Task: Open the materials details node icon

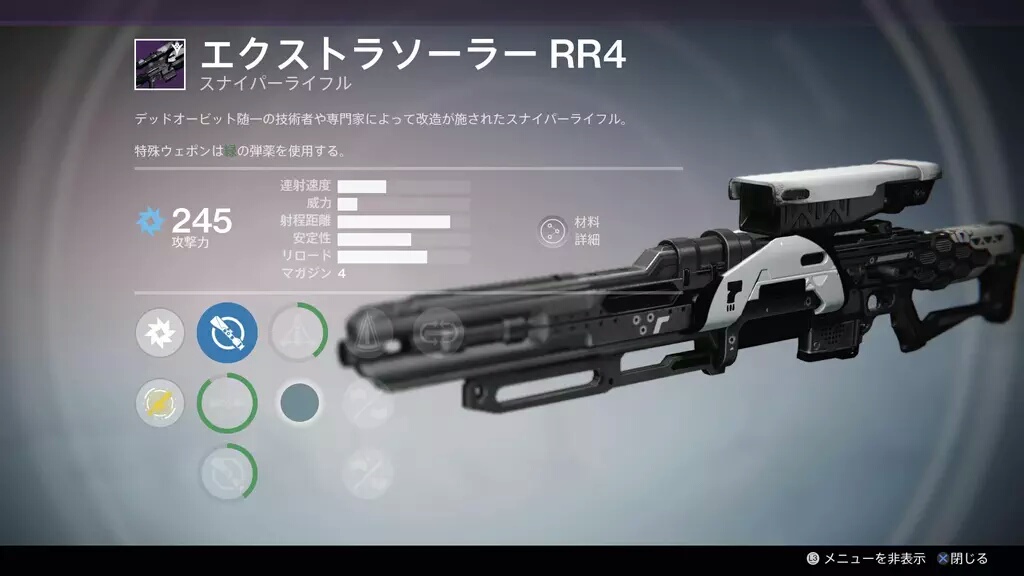Action: coord(550,231)
